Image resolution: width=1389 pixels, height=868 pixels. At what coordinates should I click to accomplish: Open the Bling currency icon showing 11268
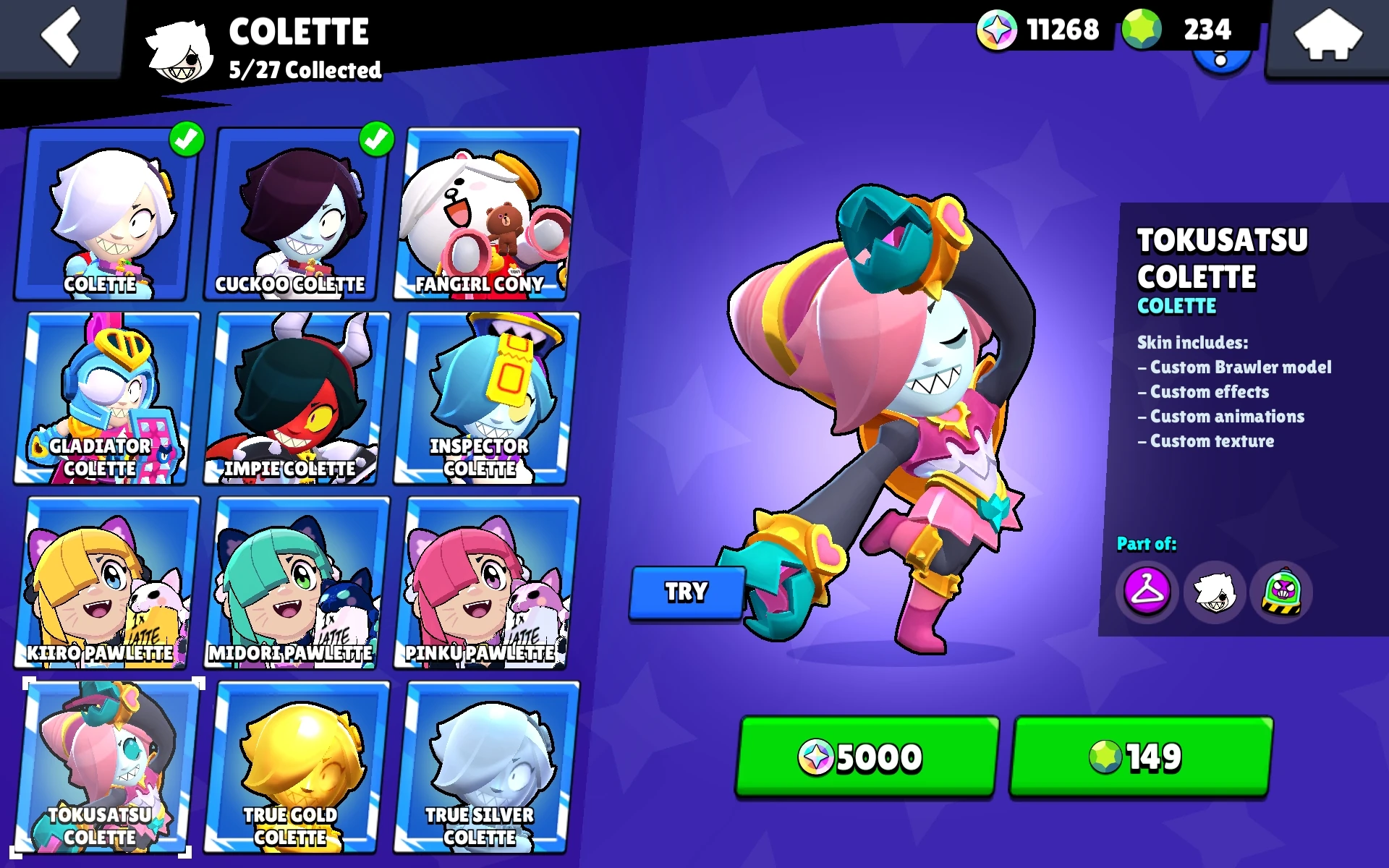[997, 30]
